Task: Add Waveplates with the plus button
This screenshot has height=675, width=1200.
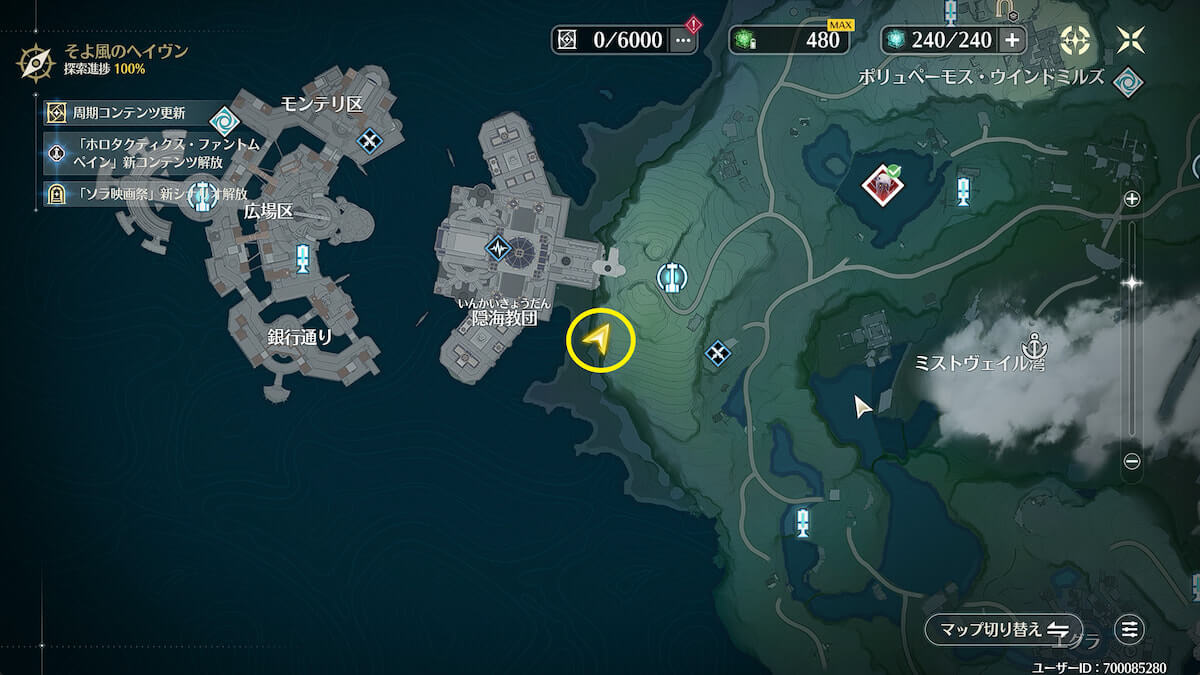Action: tap(1012, 40)
